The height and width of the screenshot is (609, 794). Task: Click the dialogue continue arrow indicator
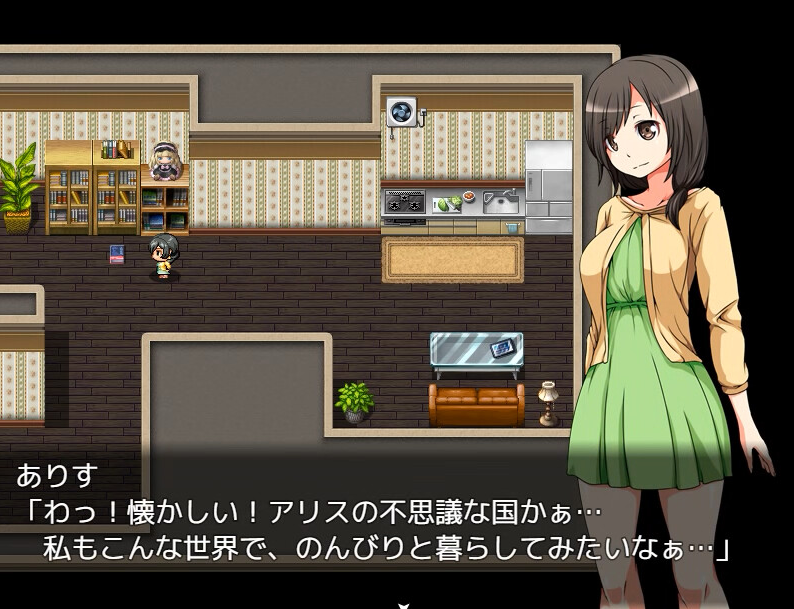click(402, 604)
